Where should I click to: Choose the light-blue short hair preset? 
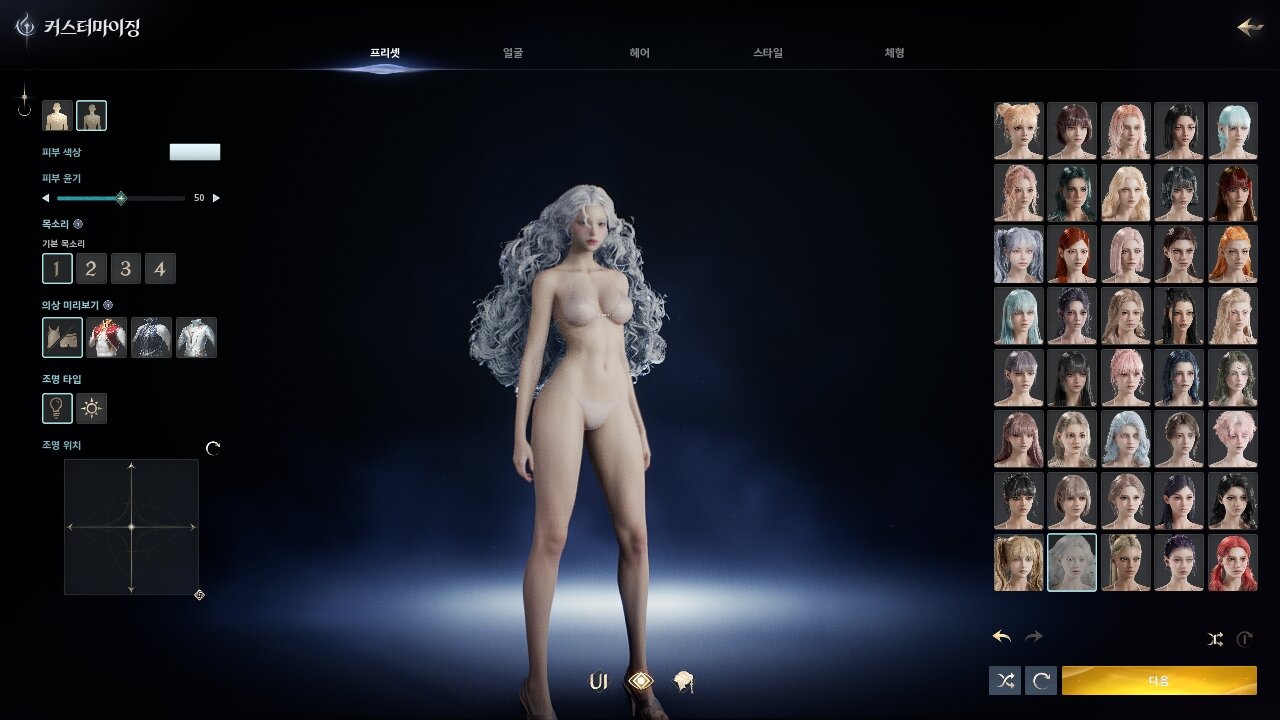[x=1232, y=130]
